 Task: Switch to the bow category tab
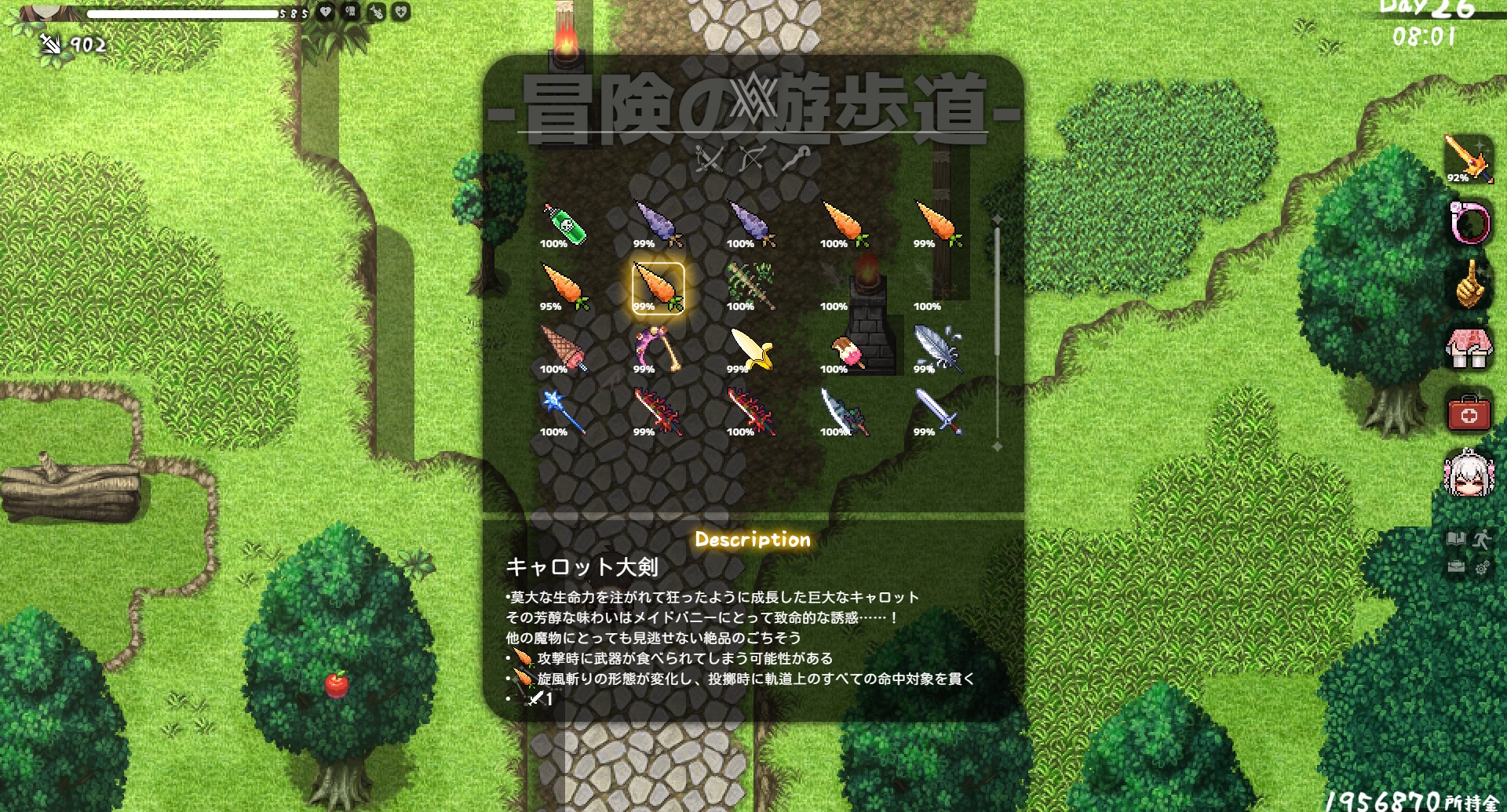click(752, 159)
